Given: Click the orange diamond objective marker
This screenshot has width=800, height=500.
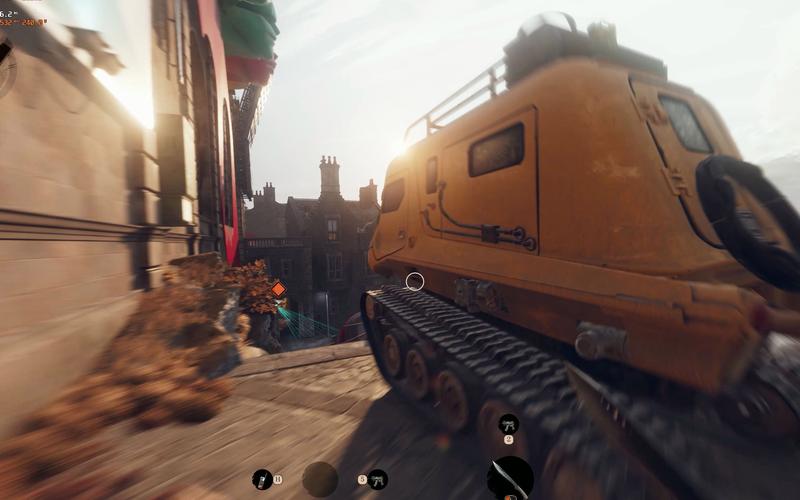Looking at the screenshot, I should pyautogui.click(x=278, y=289).
